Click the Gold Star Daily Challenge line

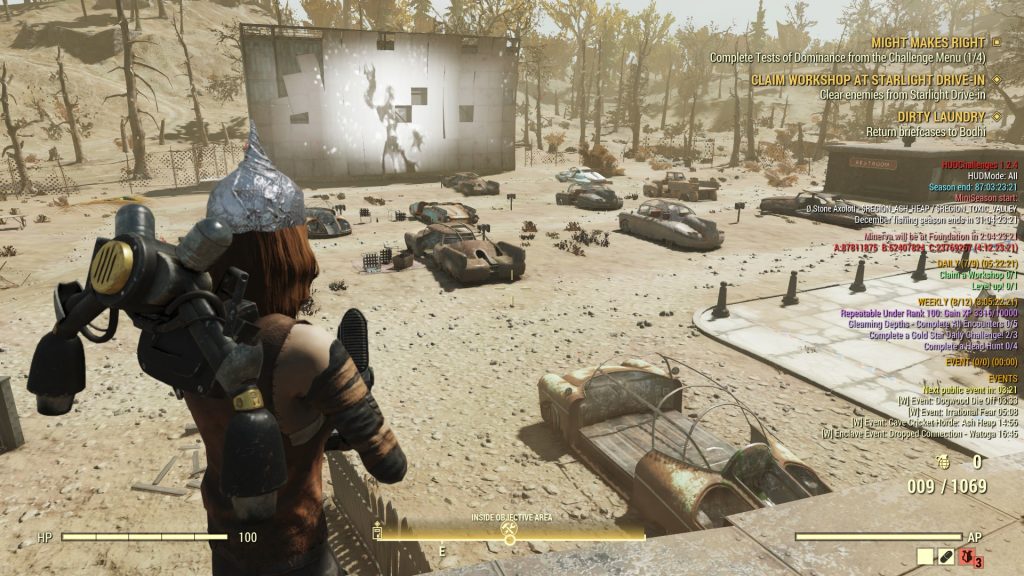(x=943, y=335)
